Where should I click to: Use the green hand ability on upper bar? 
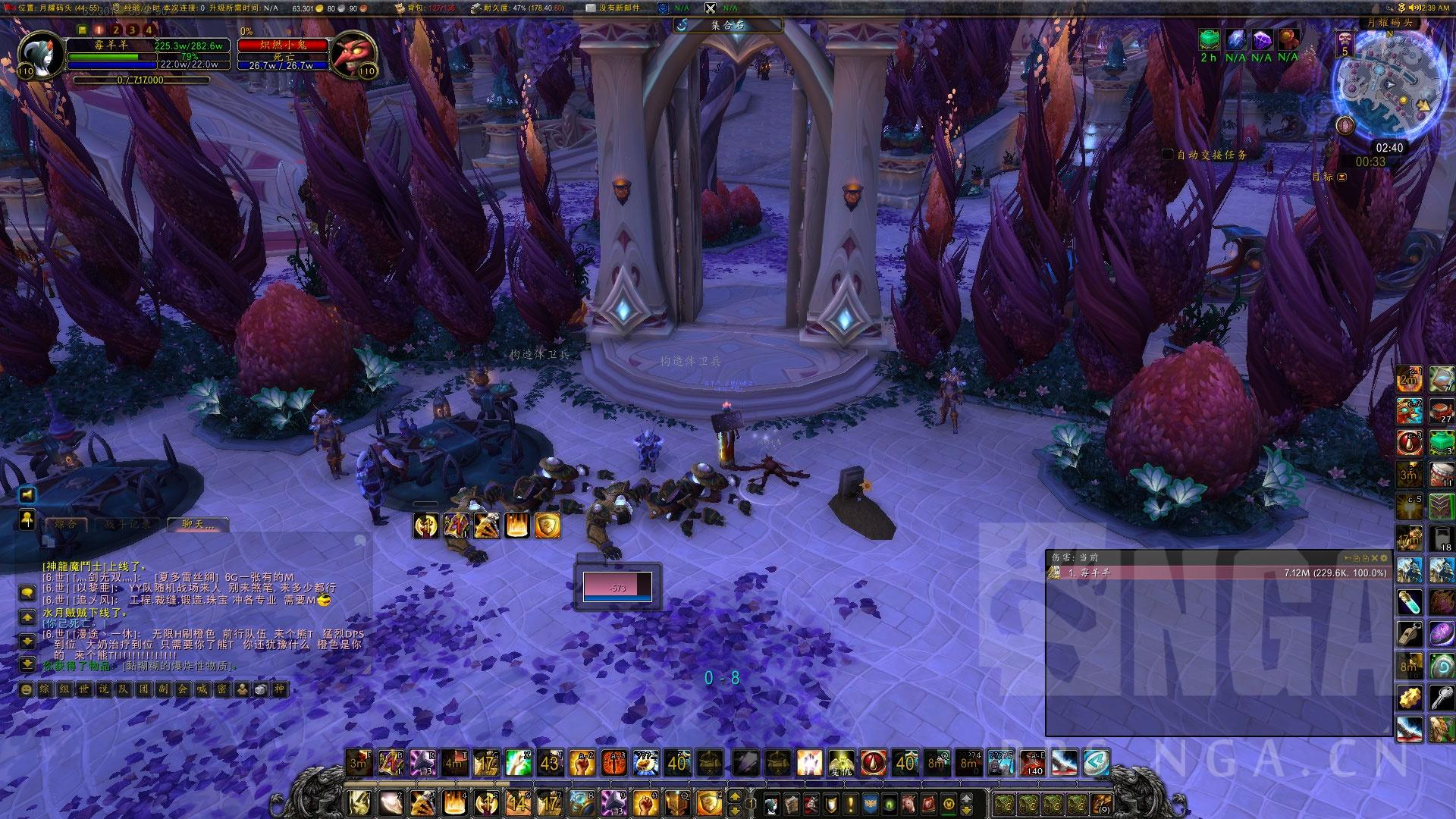518,762
